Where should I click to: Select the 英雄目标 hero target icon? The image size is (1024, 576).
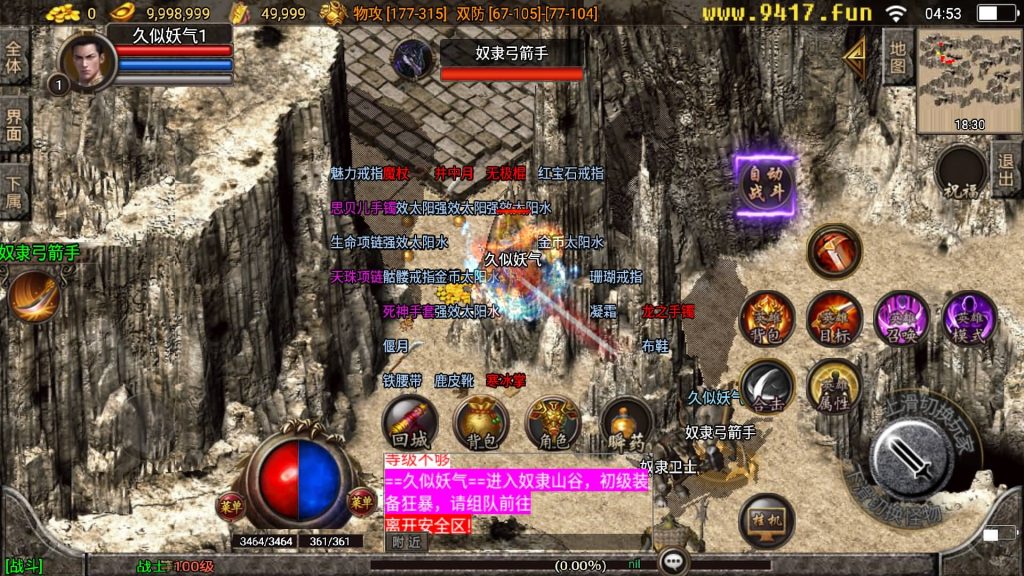tap(834, 318)
